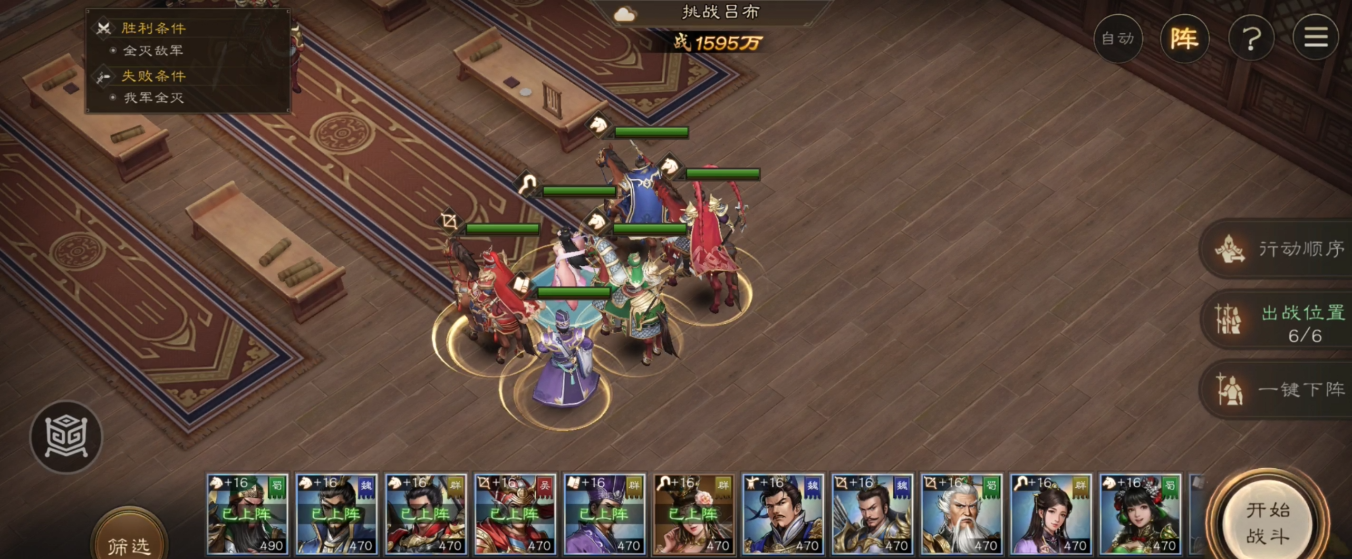Open the three-line hamburger menu
The image size is (1352, 559).
point(1315,39)
